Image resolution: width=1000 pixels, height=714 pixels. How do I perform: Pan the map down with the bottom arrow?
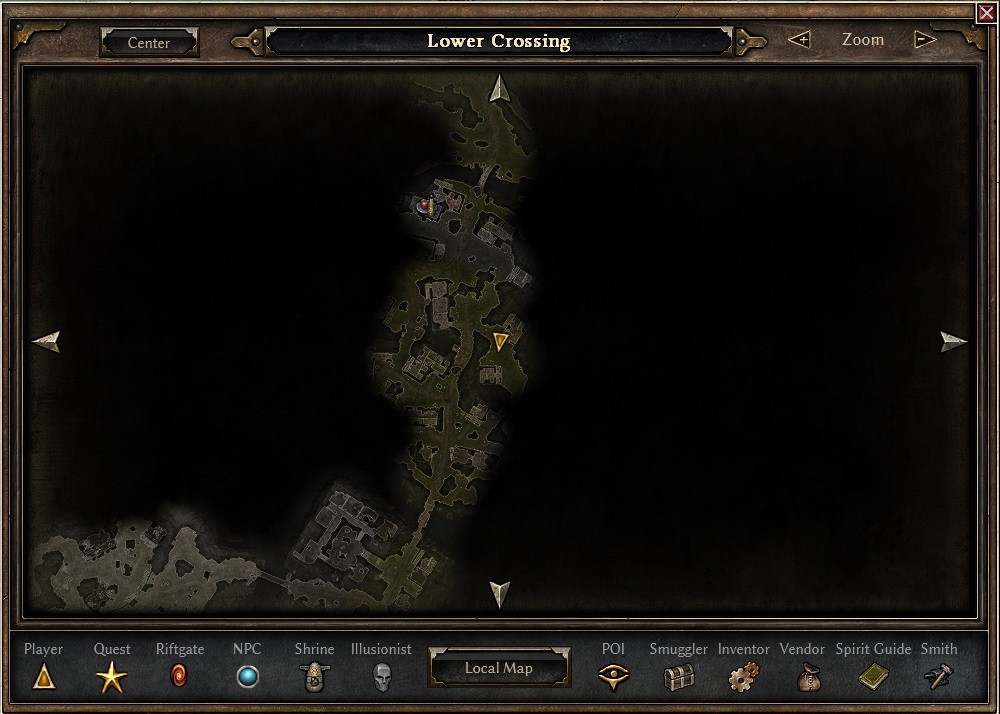click(x=499, y=594)
